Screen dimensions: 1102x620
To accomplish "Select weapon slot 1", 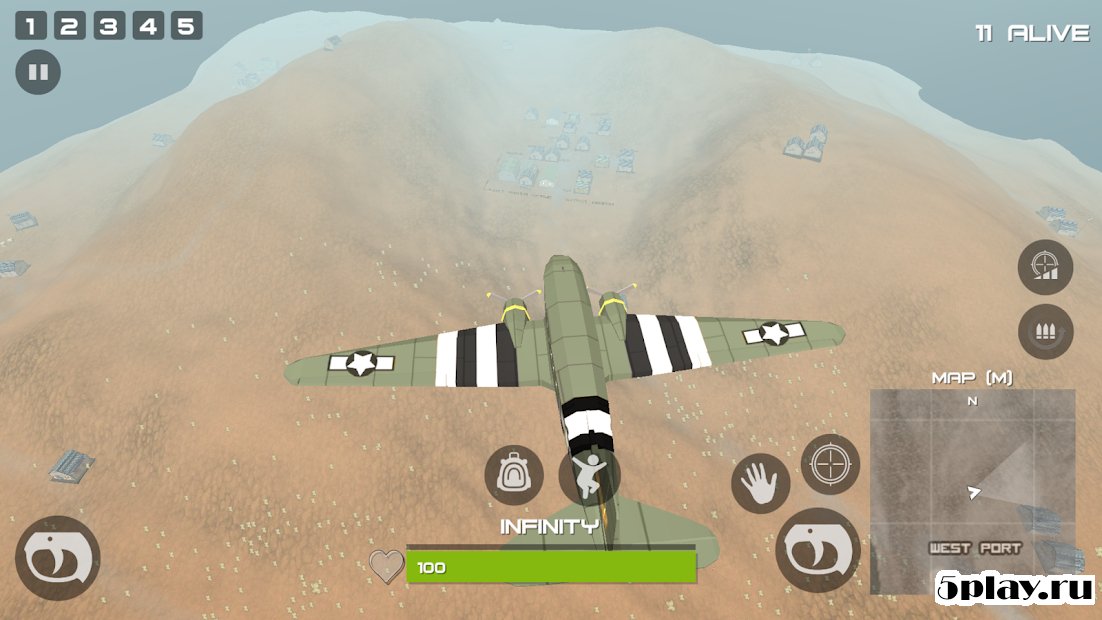I will [30, 26].
